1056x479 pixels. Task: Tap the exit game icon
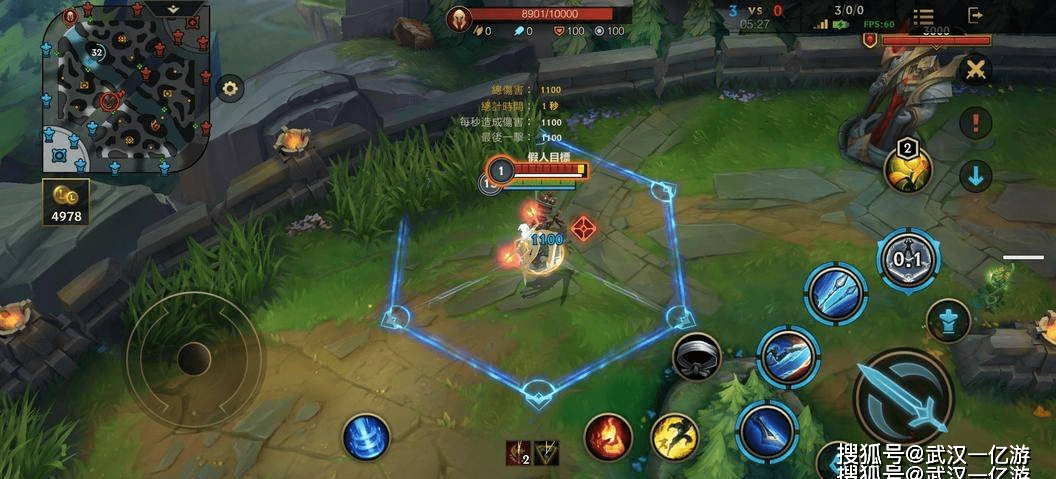(x=975, y=16)
